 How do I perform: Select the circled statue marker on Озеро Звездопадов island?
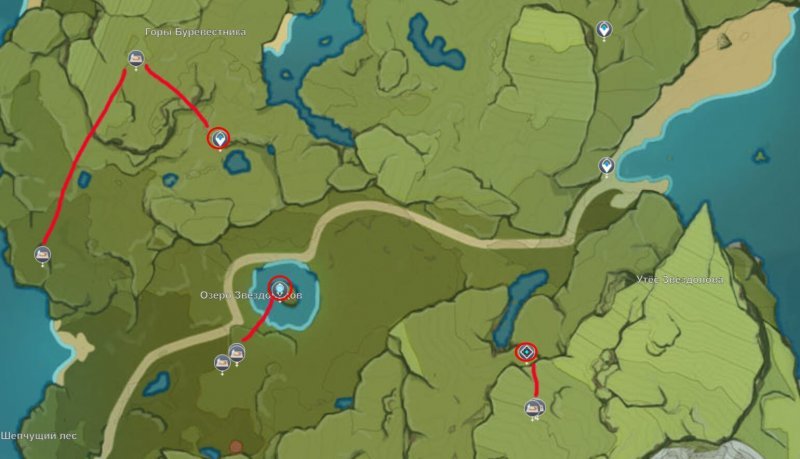280,289
